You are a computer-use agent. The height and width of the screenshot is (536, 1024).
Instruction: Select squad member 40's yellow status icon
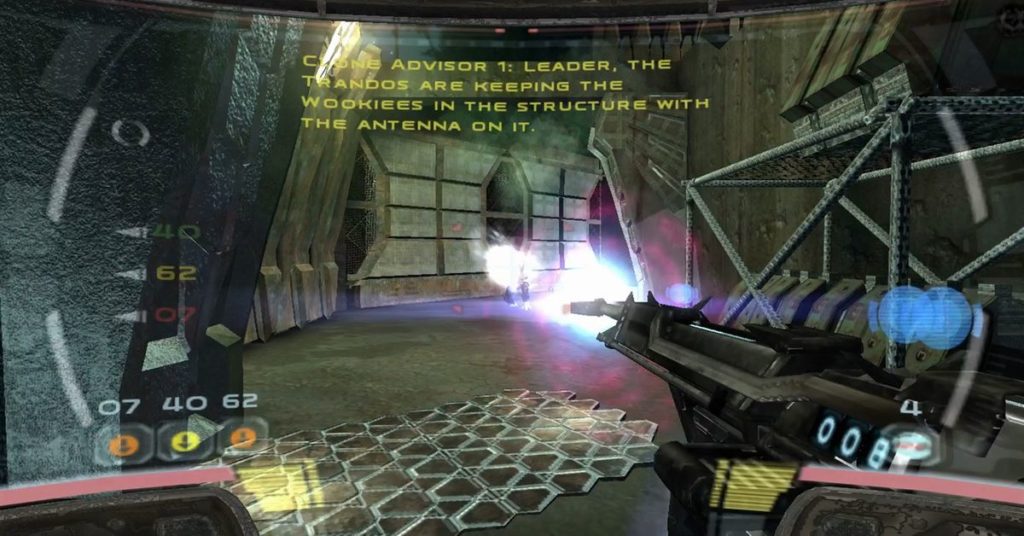184,440
